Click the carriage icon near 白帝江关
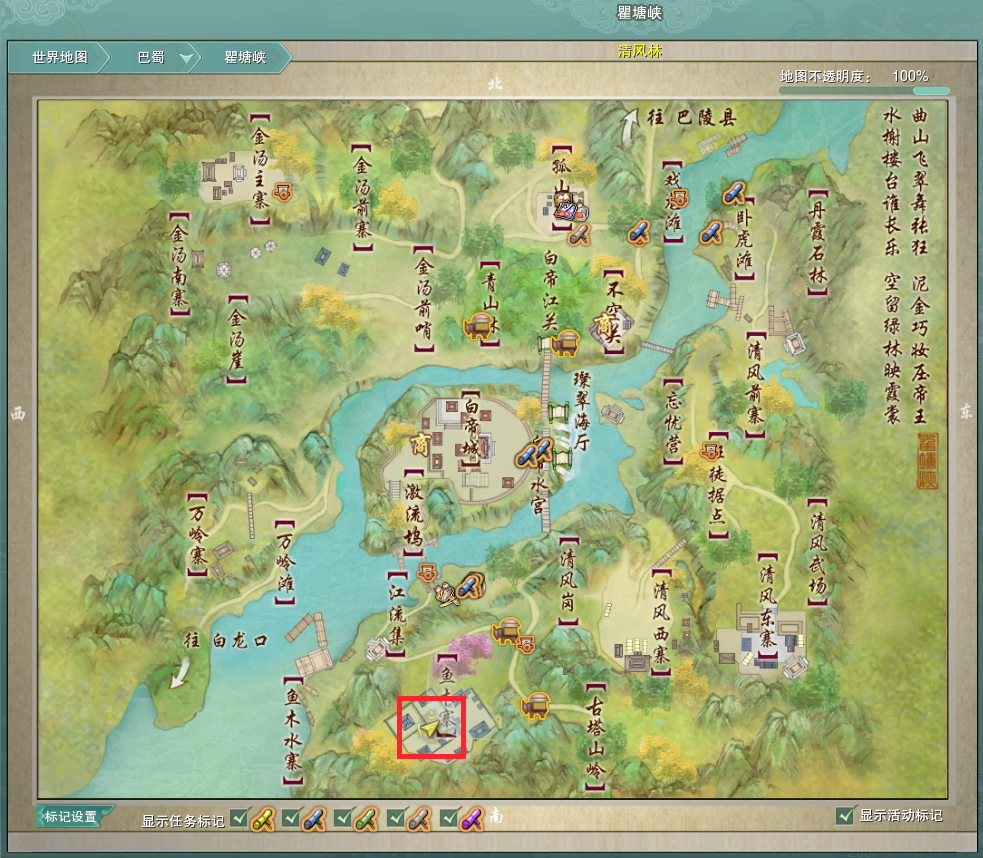Viewport: 983px width, 858px height. (566, 342)
